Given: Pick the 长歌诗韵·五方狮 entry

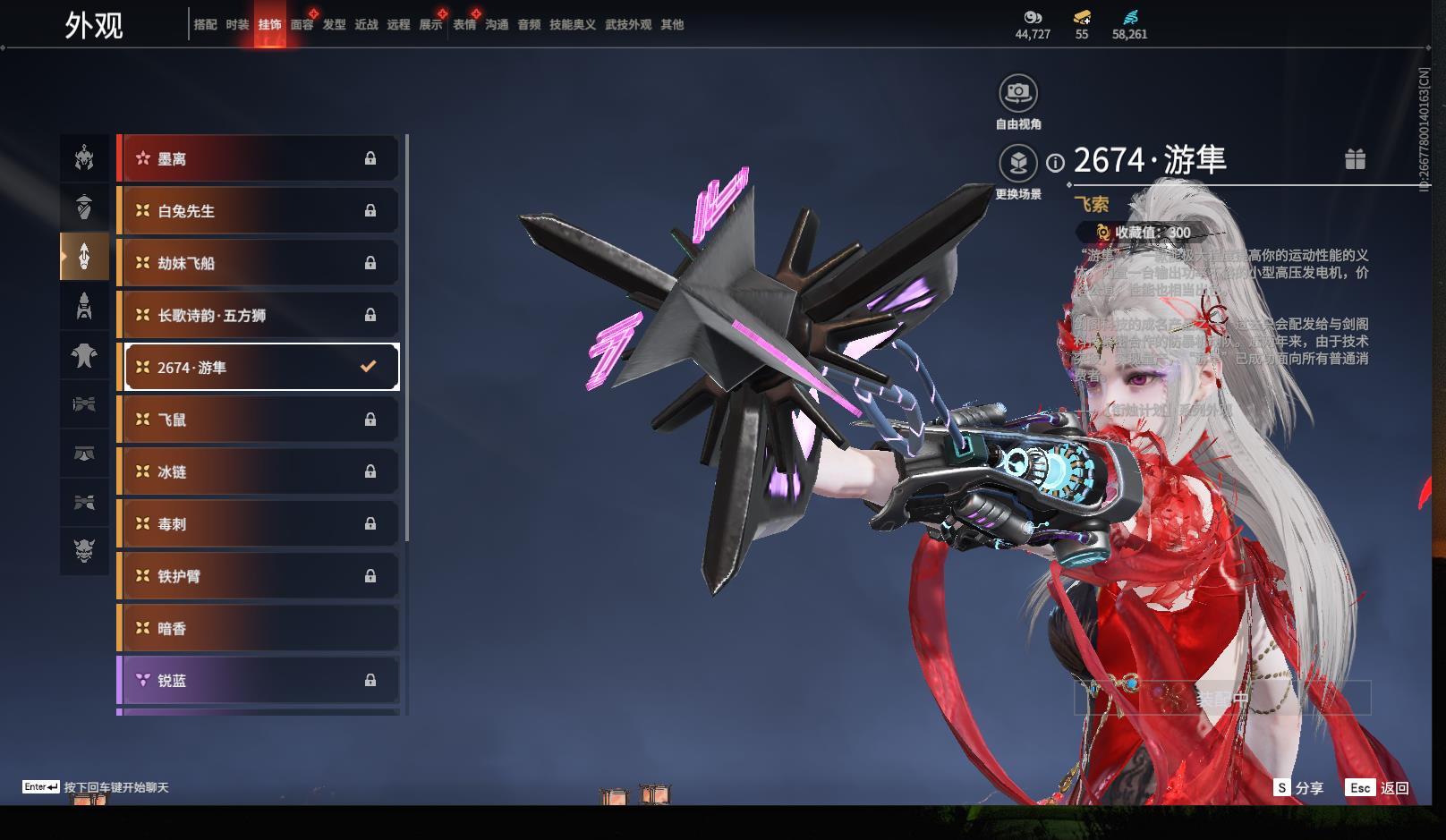Looking at the screenshot, I should click(x=258, y=315).
